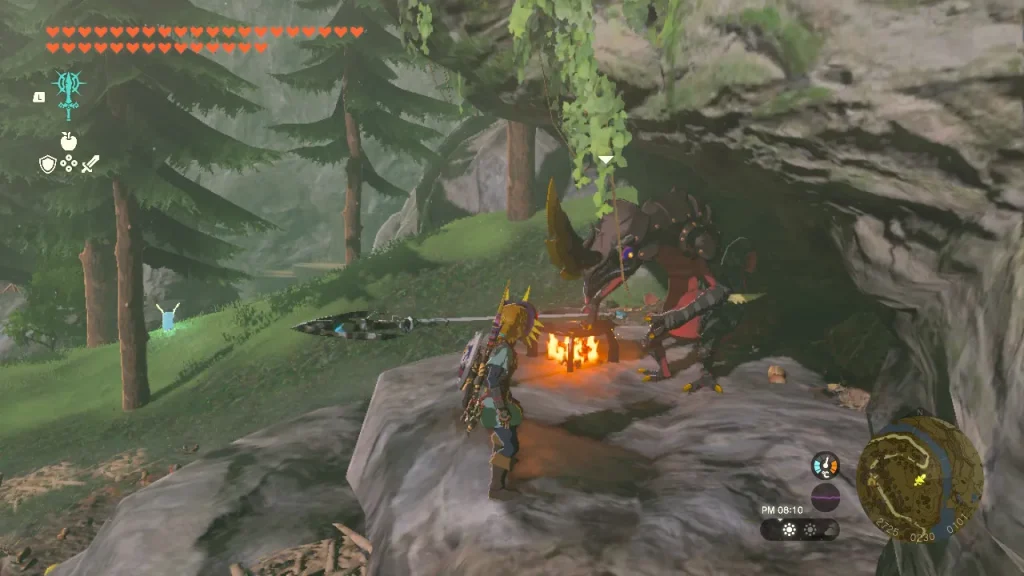The image size is (1024, 576).
Task: Click the purple noise sensor gauge
Action: [x=825, y=496]
